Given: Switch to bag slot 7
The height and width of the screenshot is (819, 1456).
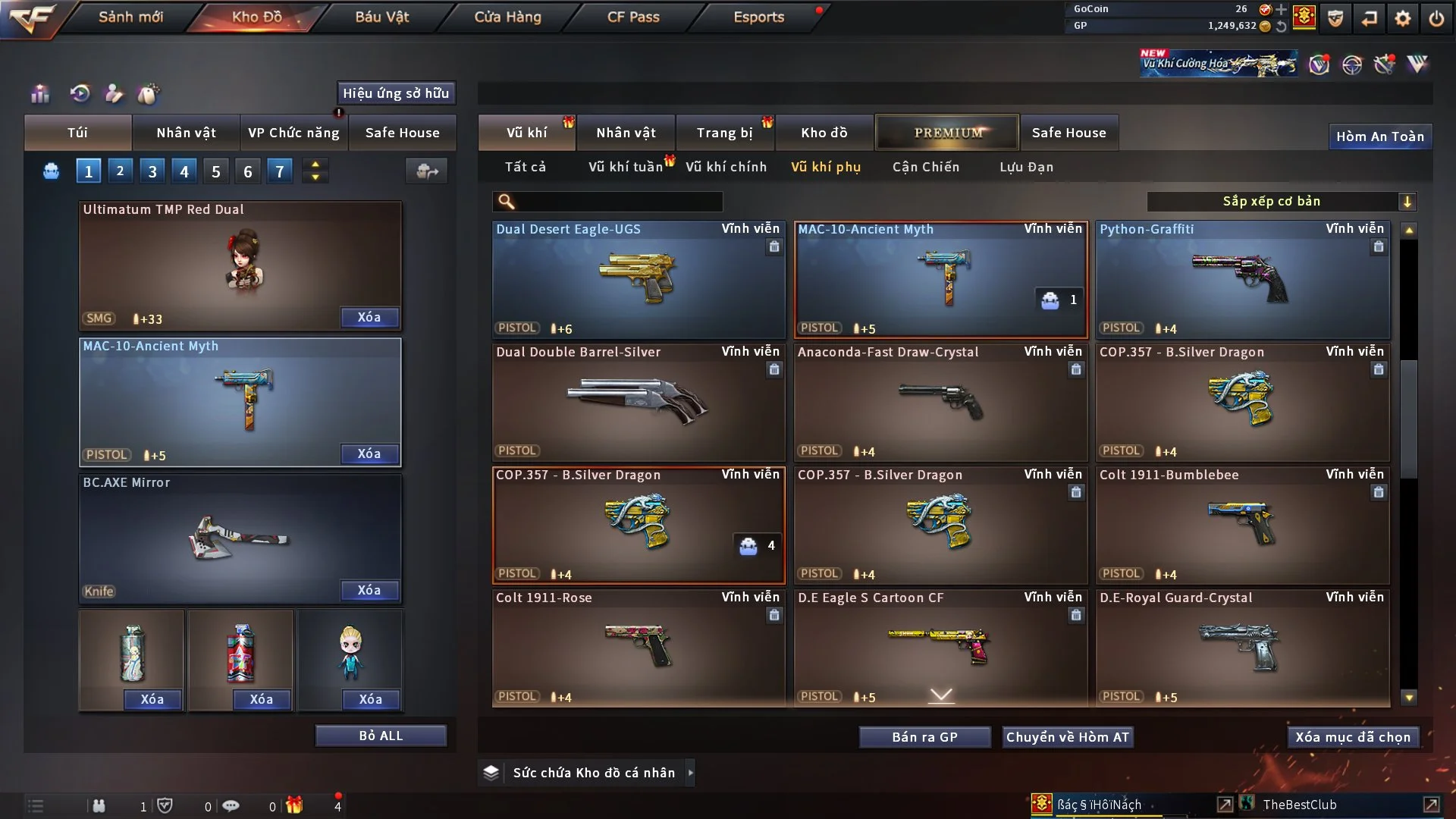Looking at the screenshot, I should (x=280, y=171).
